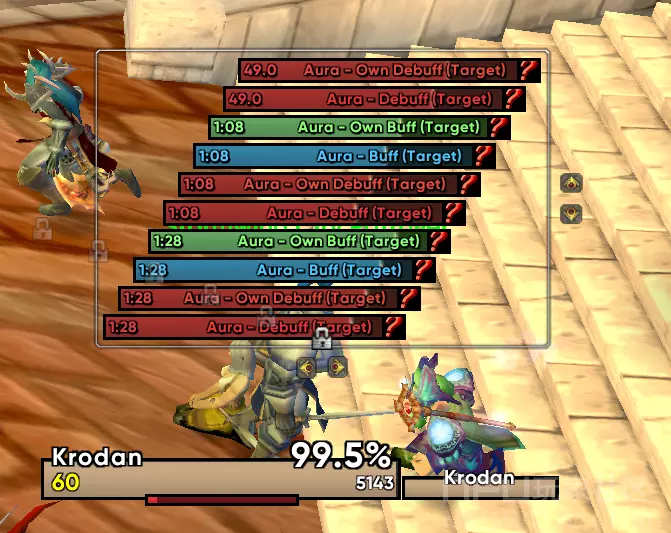Select the 1:08 Aura - Own Debuff (Target) bar
Viewport: 671px width, 533px height.
click(318, 185)
